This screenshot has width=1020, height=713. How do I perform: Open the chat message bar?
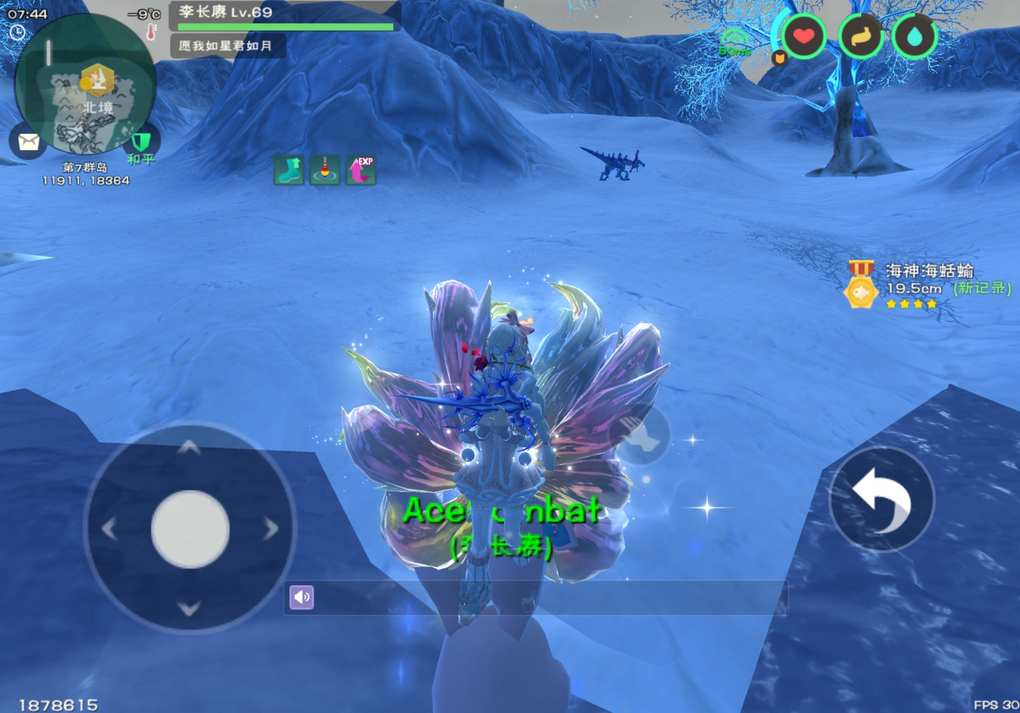540,598
